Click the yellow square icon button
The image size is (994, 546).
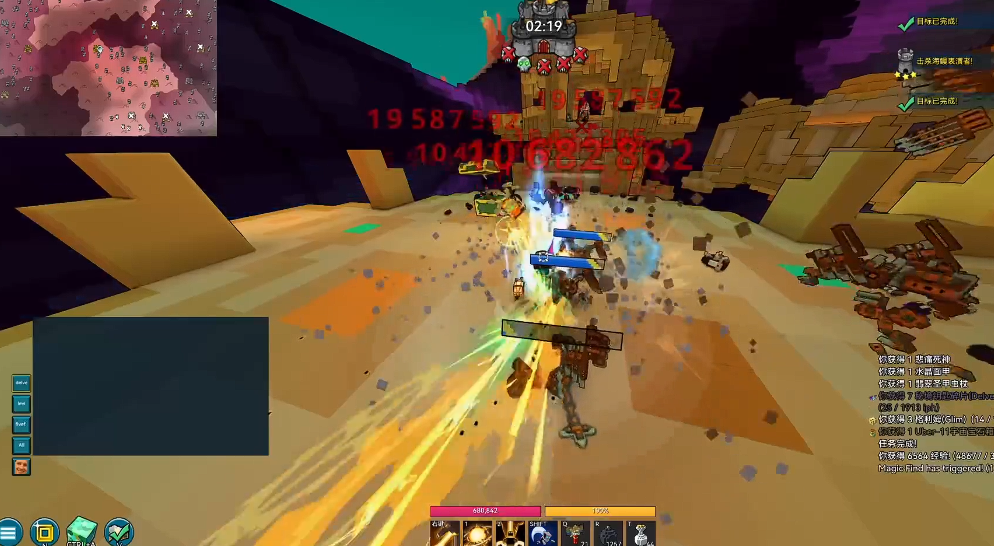pos(44,531)
